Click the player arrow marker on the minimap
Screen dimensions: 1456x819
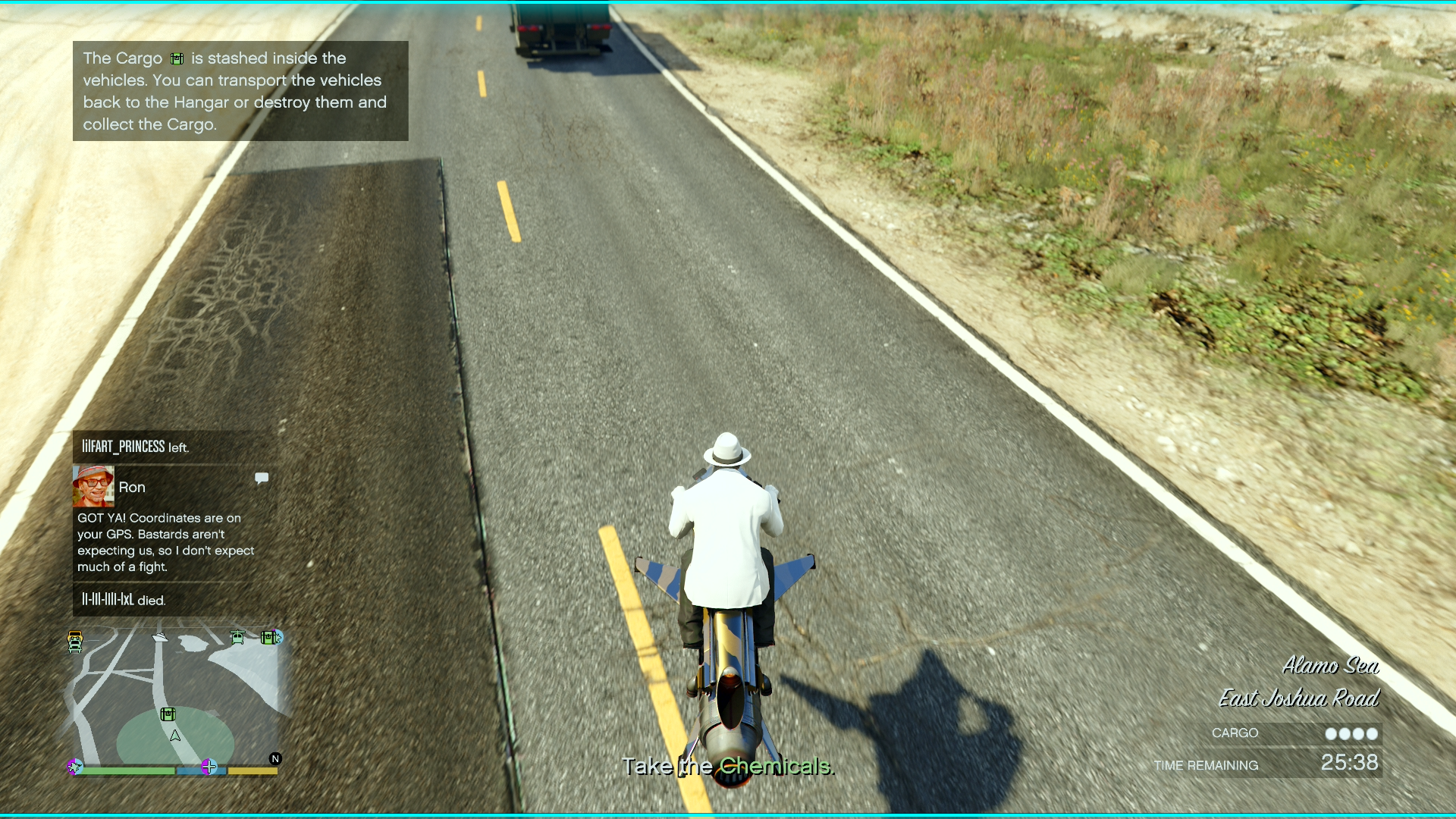pyautogui.click(x=174, y=736)
